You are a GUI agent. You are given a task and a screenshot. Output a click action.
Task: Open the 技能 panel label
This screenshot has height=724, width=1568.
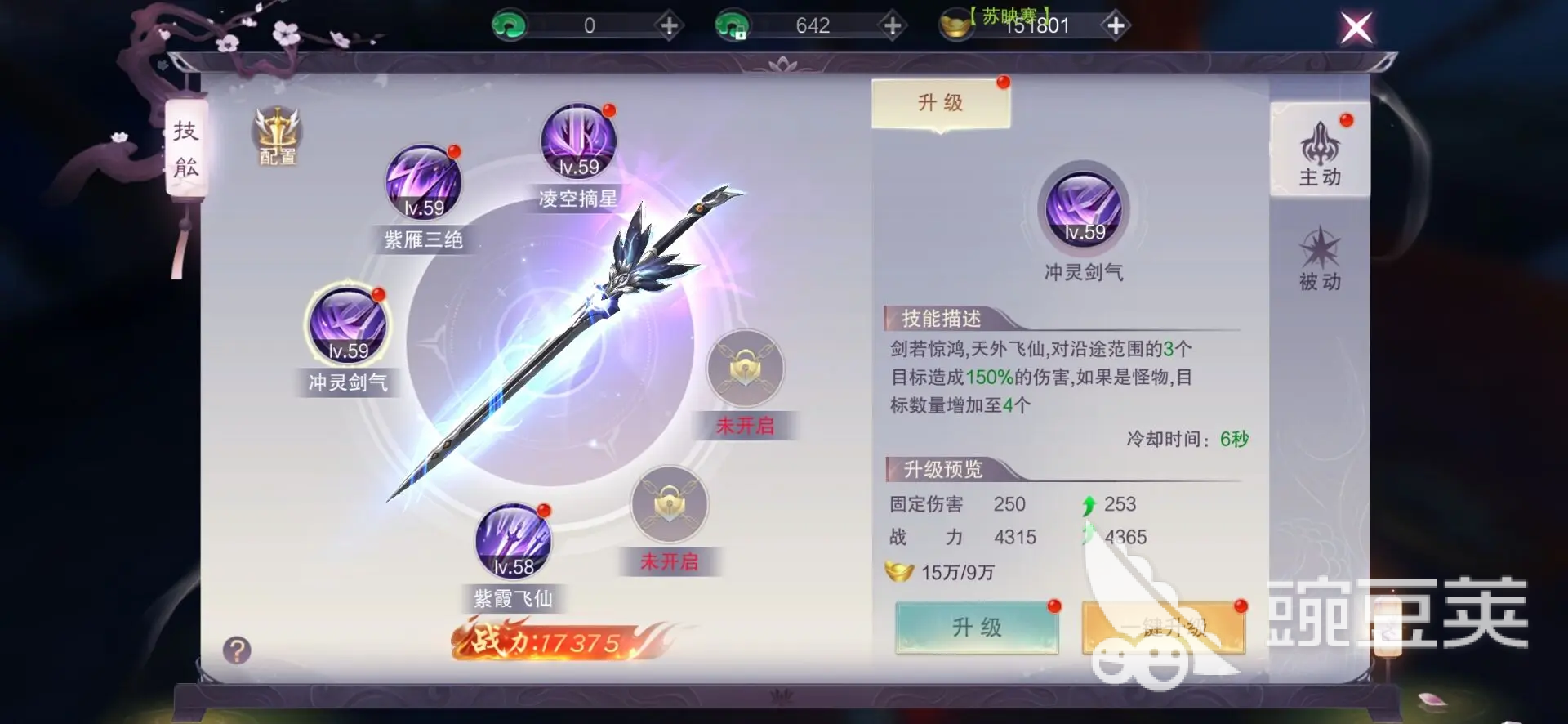pos(186,147)
